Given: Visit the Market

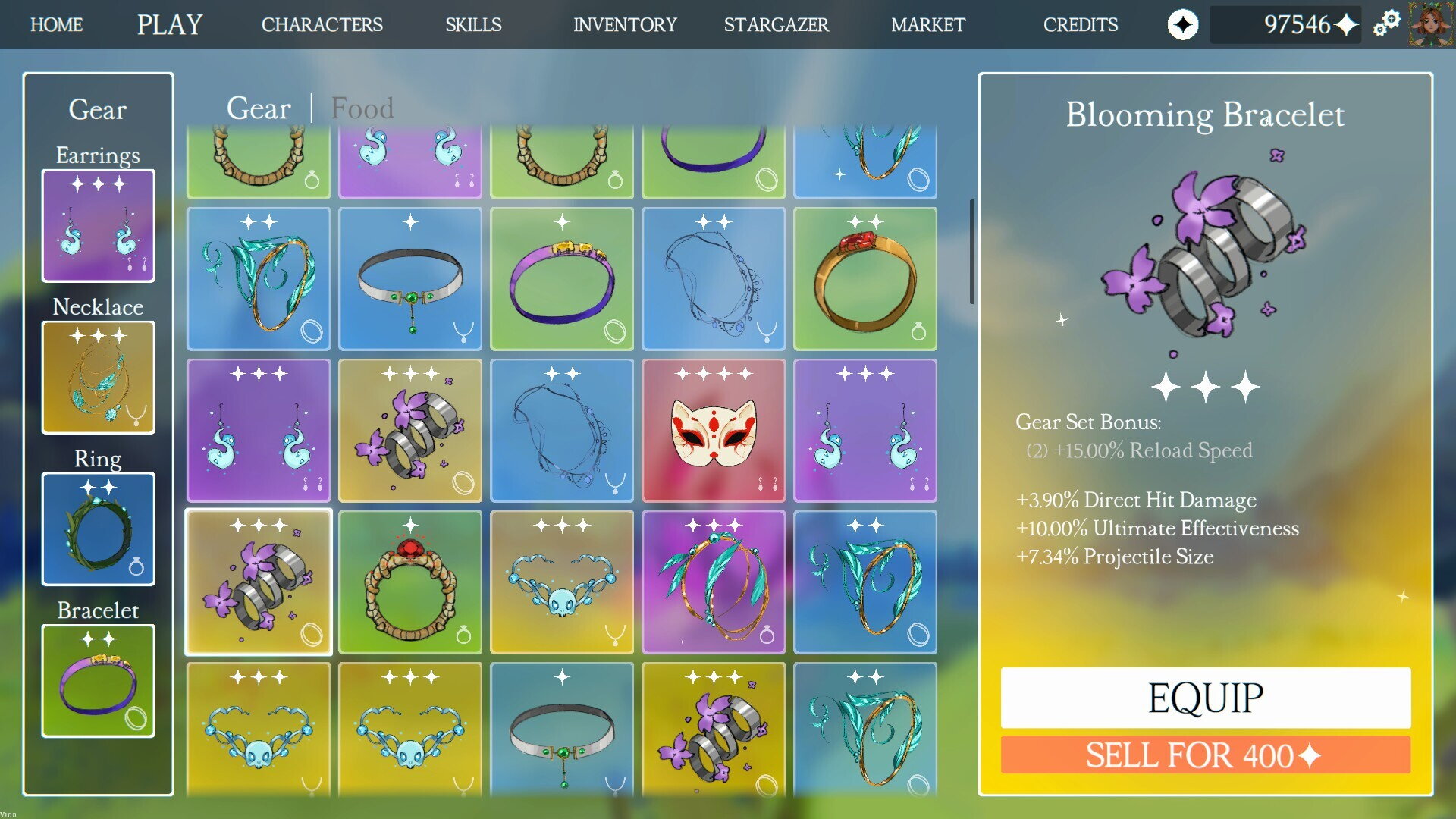Looking at the screenshot, I should pos(927,25).
